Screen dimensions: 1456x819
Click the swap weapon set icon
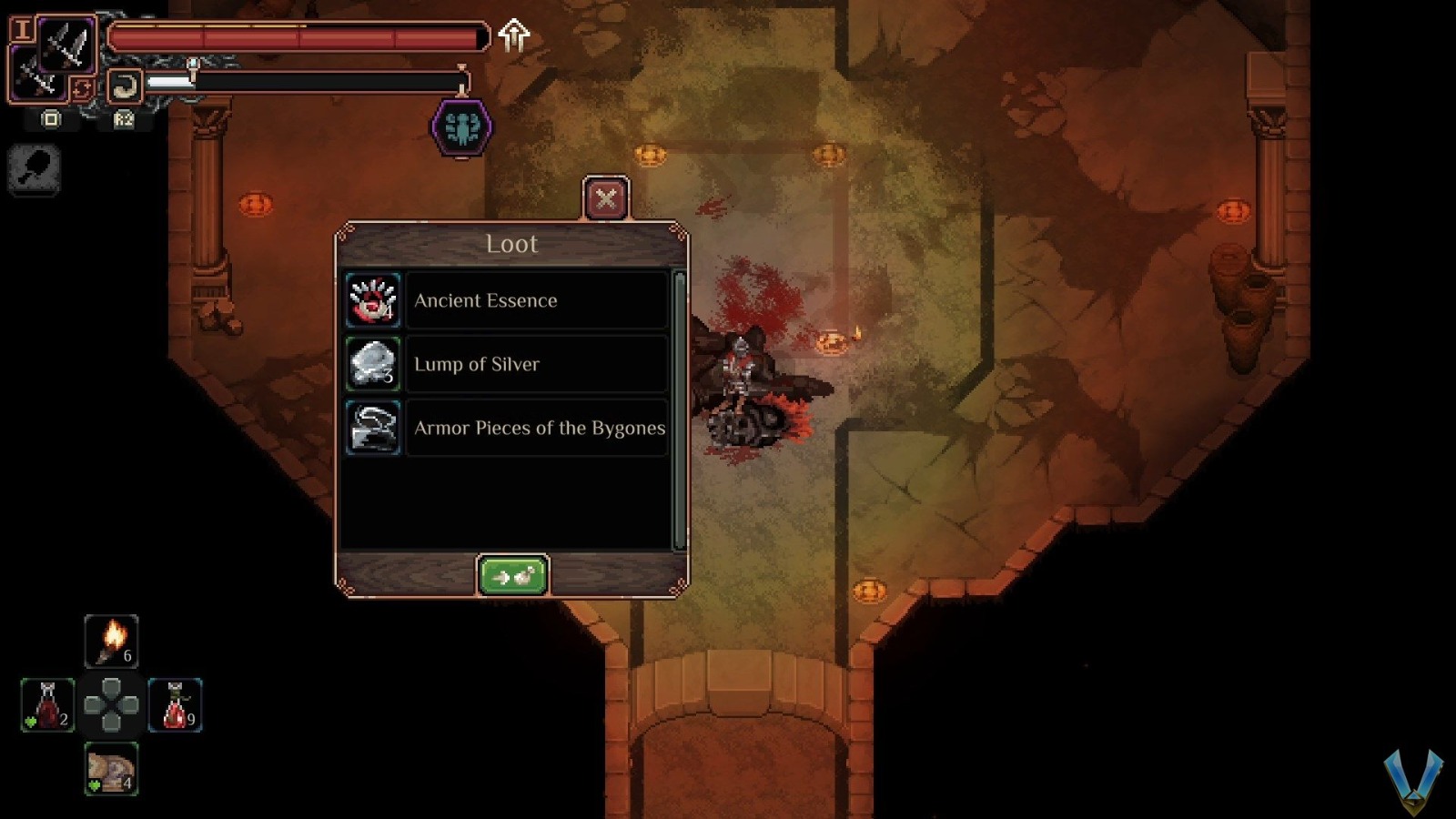coord(82,89)
